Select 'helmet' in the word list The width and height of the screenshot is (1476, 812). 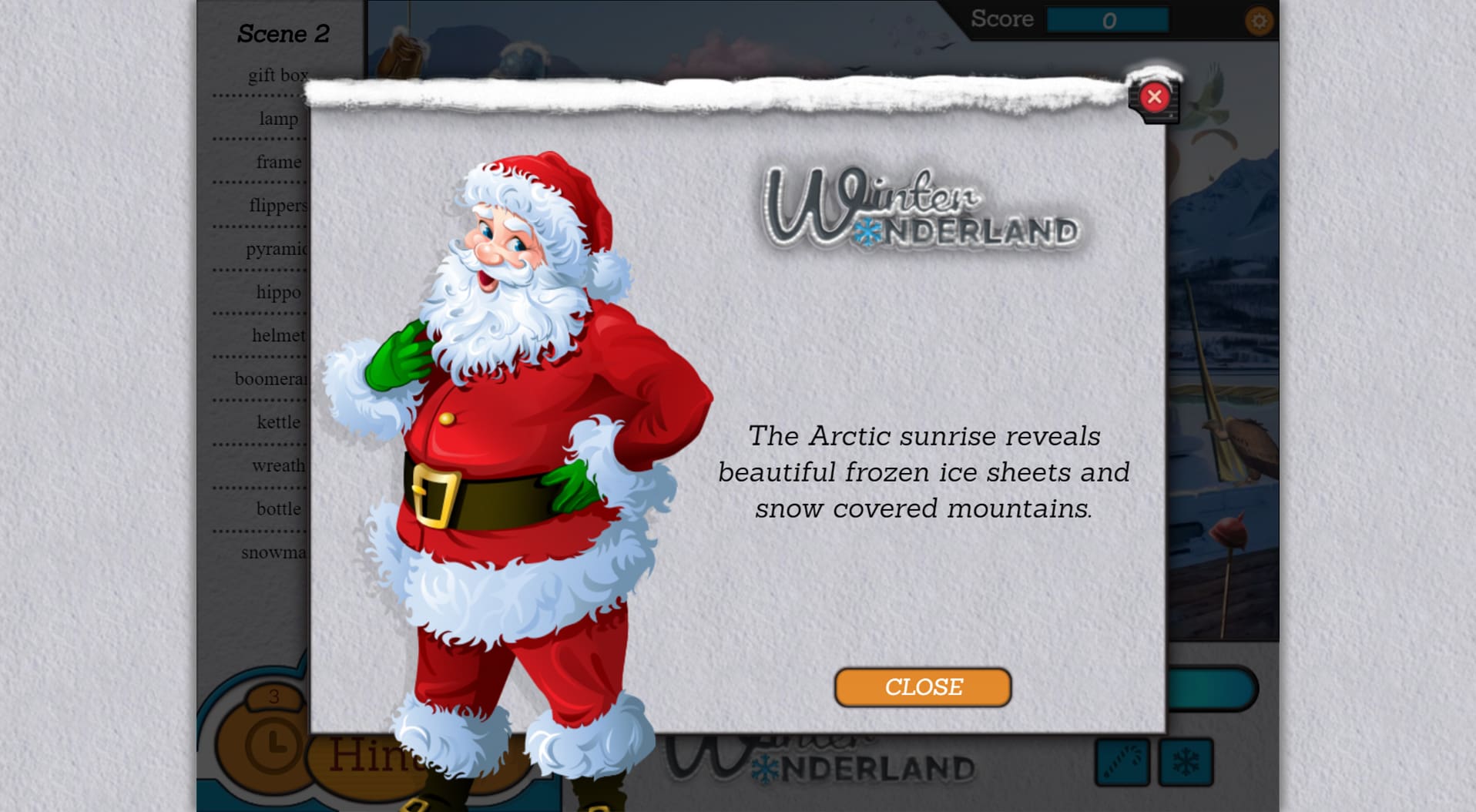pyautogui.click(x=277, y=335)
